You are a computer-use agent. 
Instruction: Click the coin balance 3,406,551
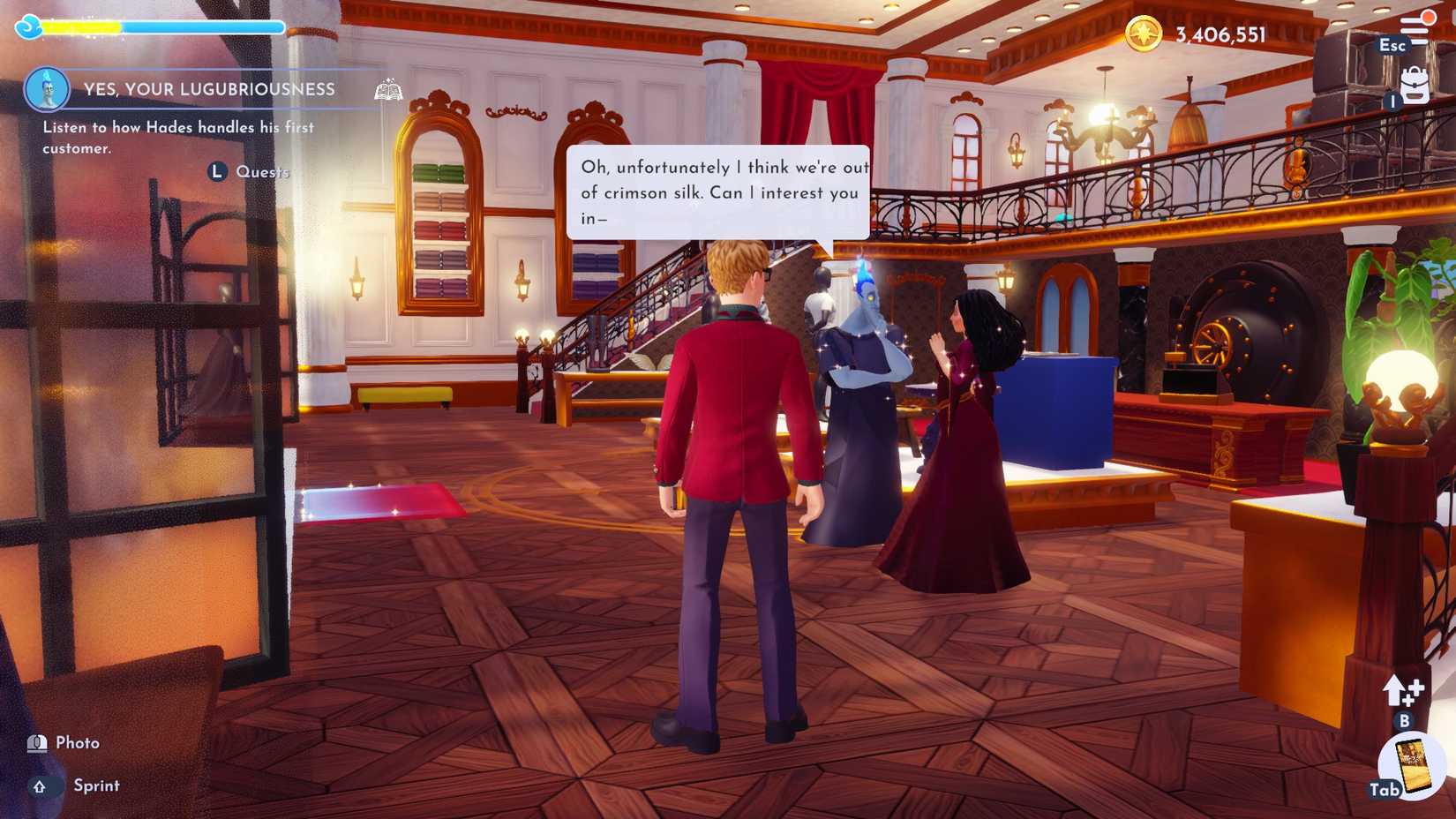tap(1219, 35)
